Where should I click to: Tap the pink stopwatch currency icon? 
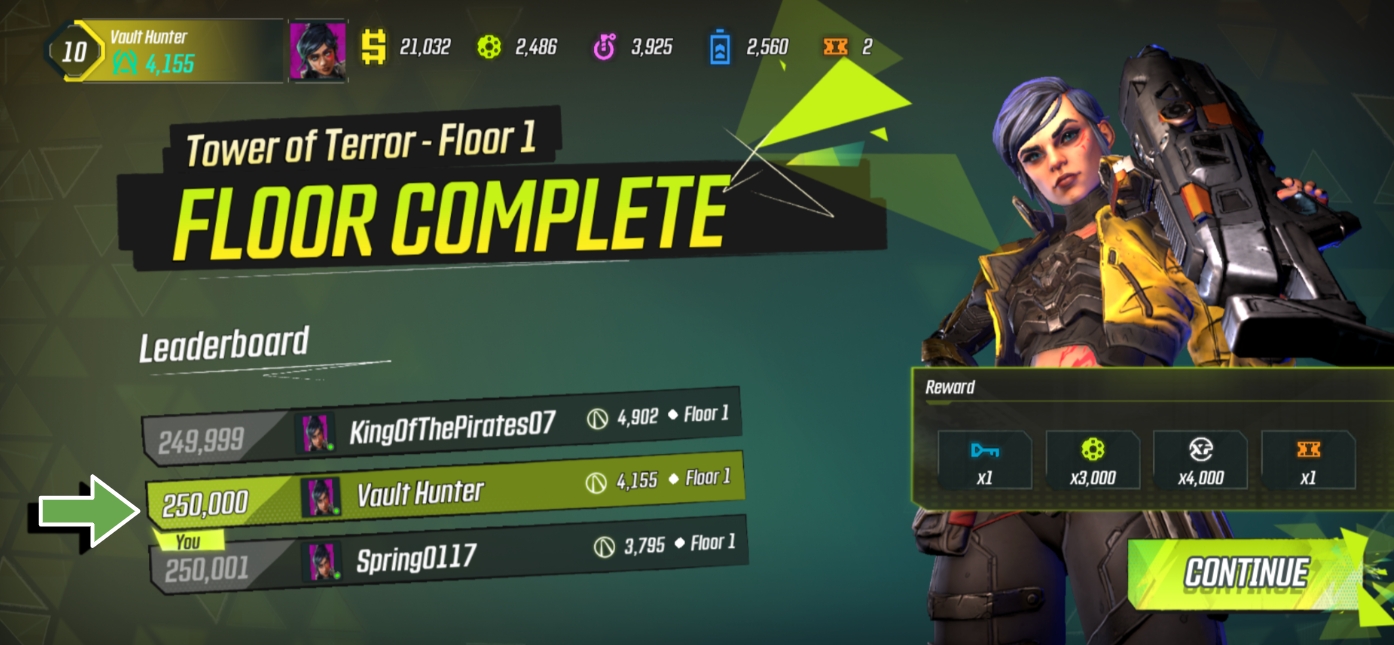(604, 47)
